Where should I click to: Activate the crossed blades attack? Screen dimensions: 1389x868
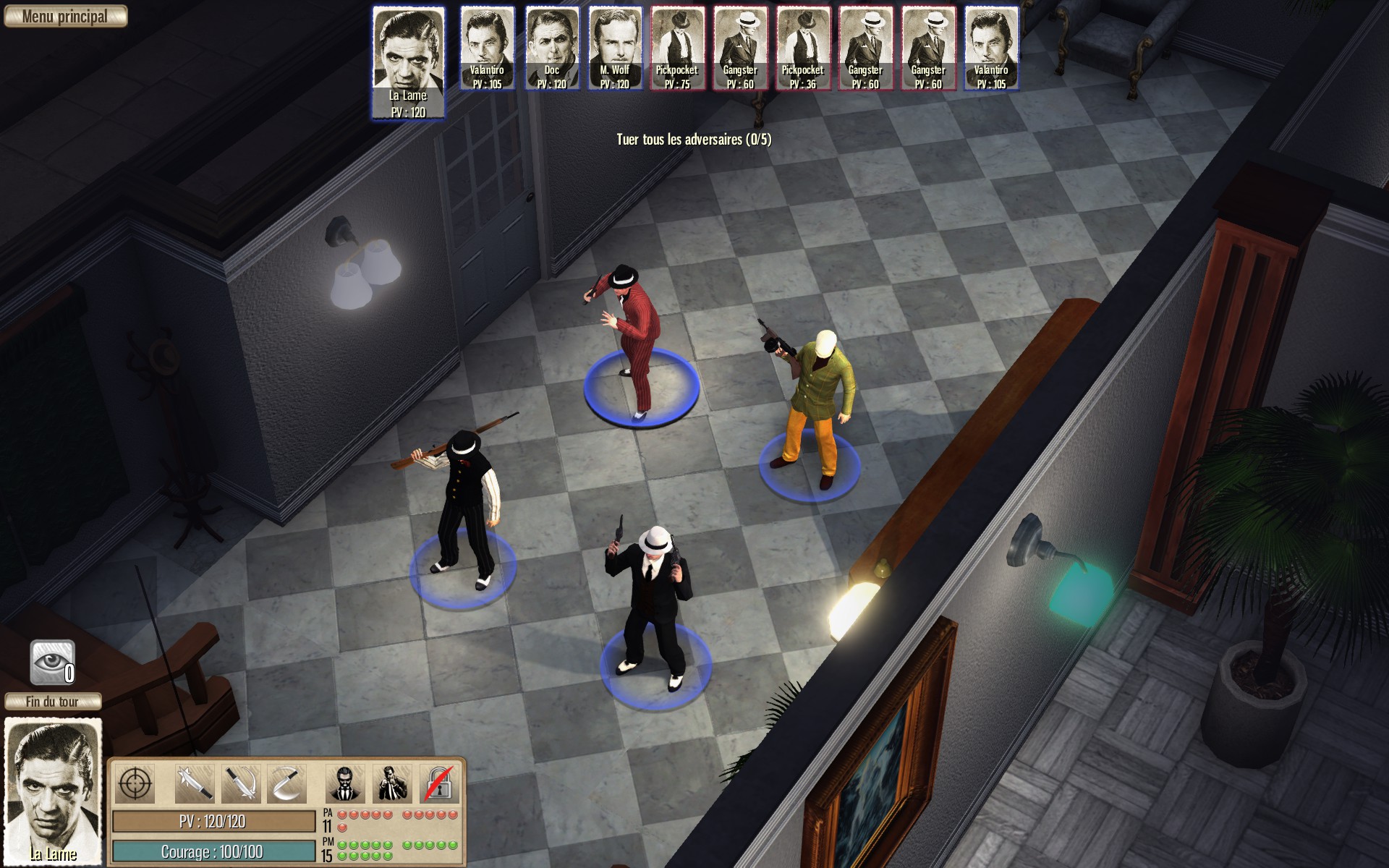(240, 783)
